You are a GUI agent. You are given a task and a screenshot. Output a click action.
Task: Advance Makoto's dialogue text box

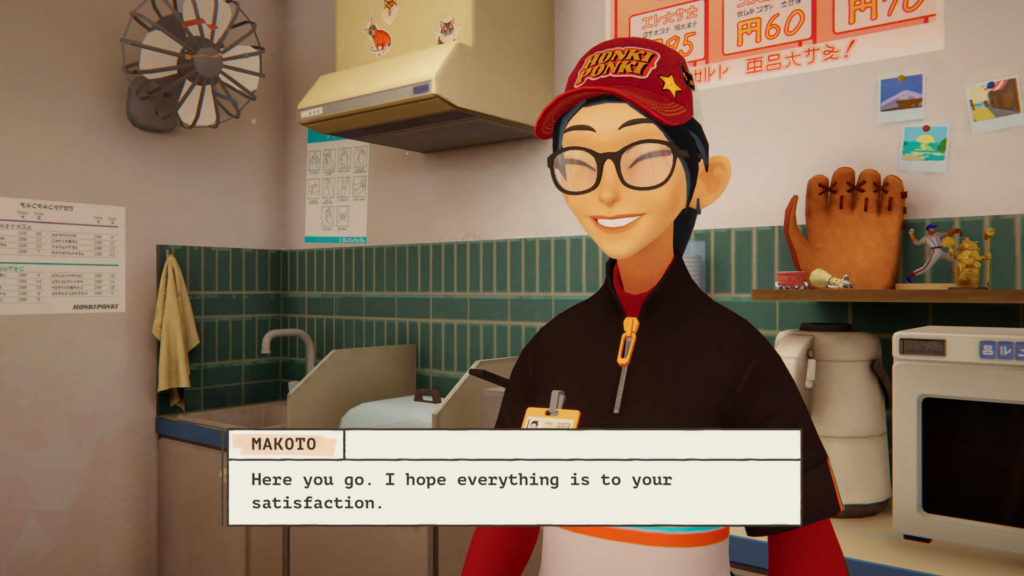(514, 491)
